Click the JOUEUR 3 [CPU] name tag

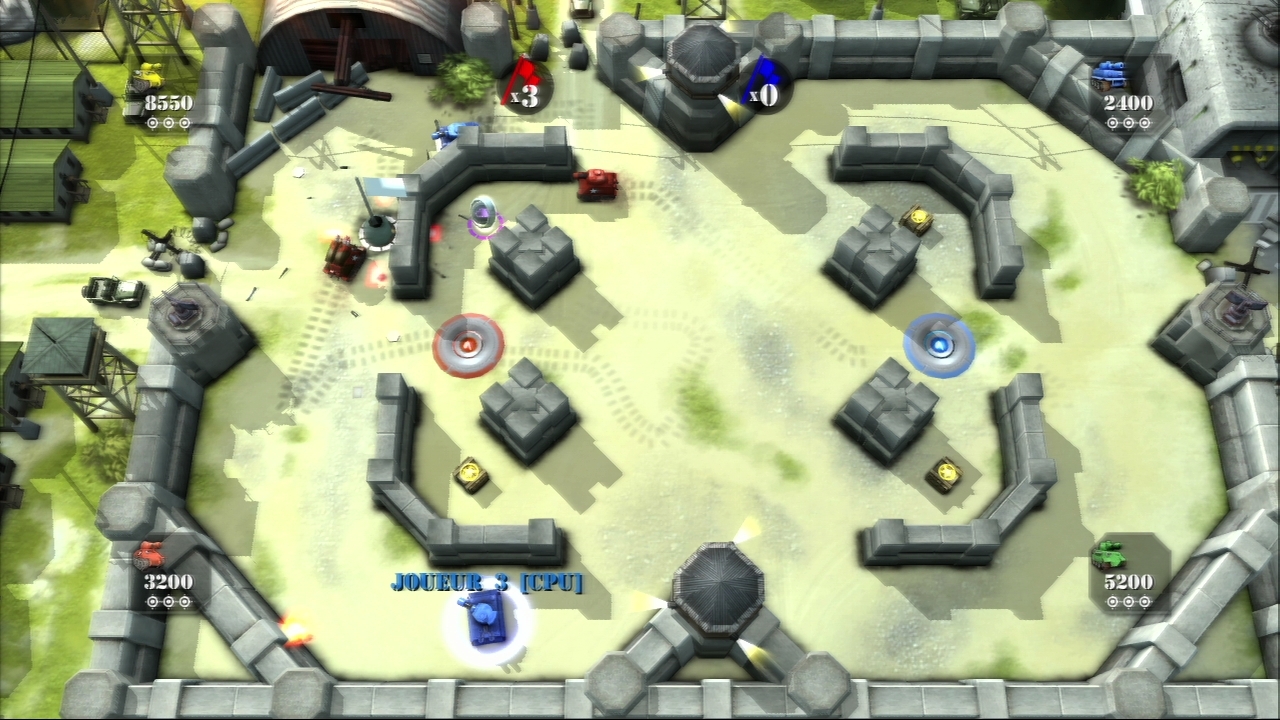pos(486,582)
